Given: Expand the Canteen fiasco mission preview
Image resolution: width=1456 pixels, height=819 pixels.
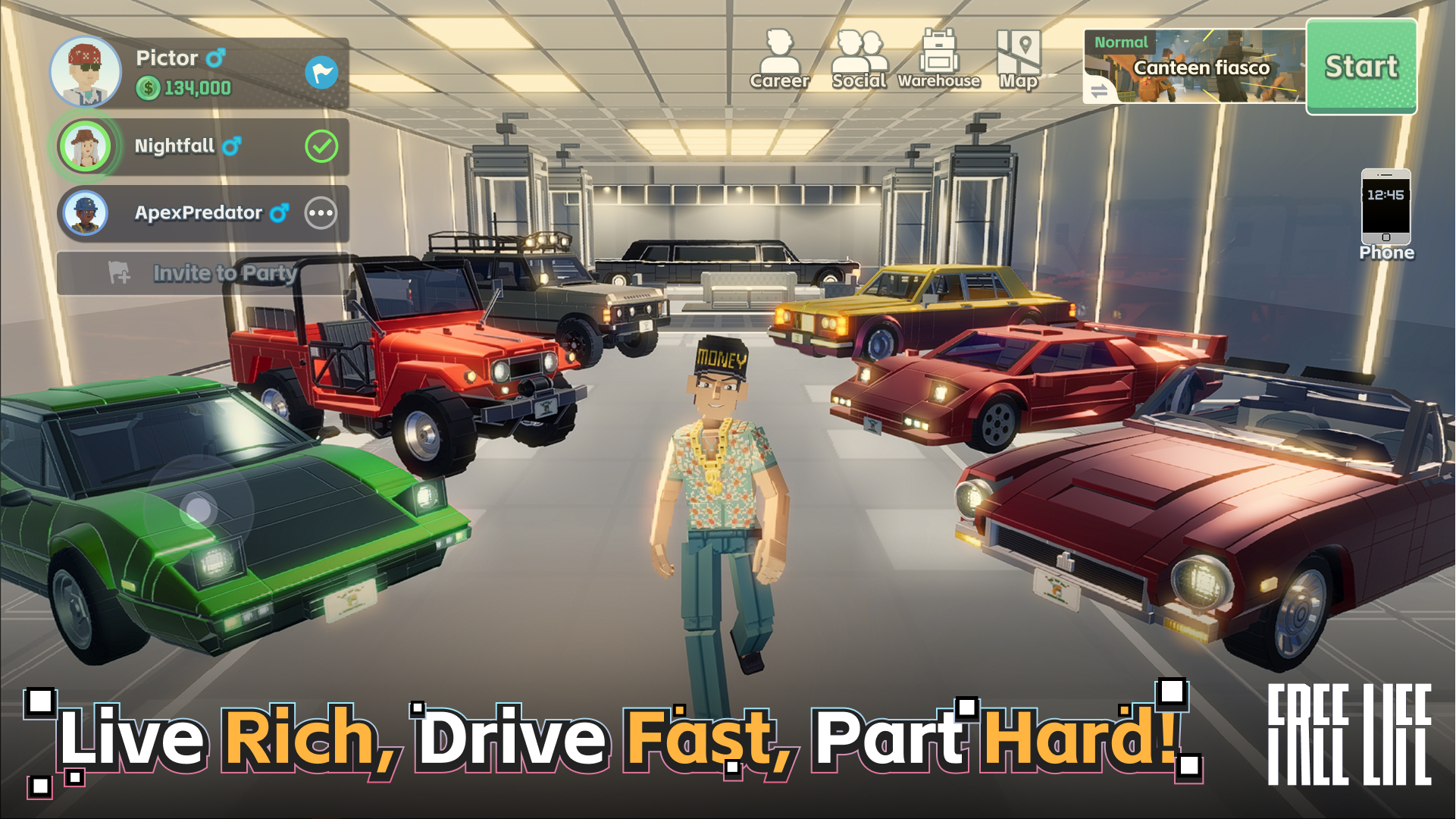Looking at the screenshot, I should click(1201, 68).
